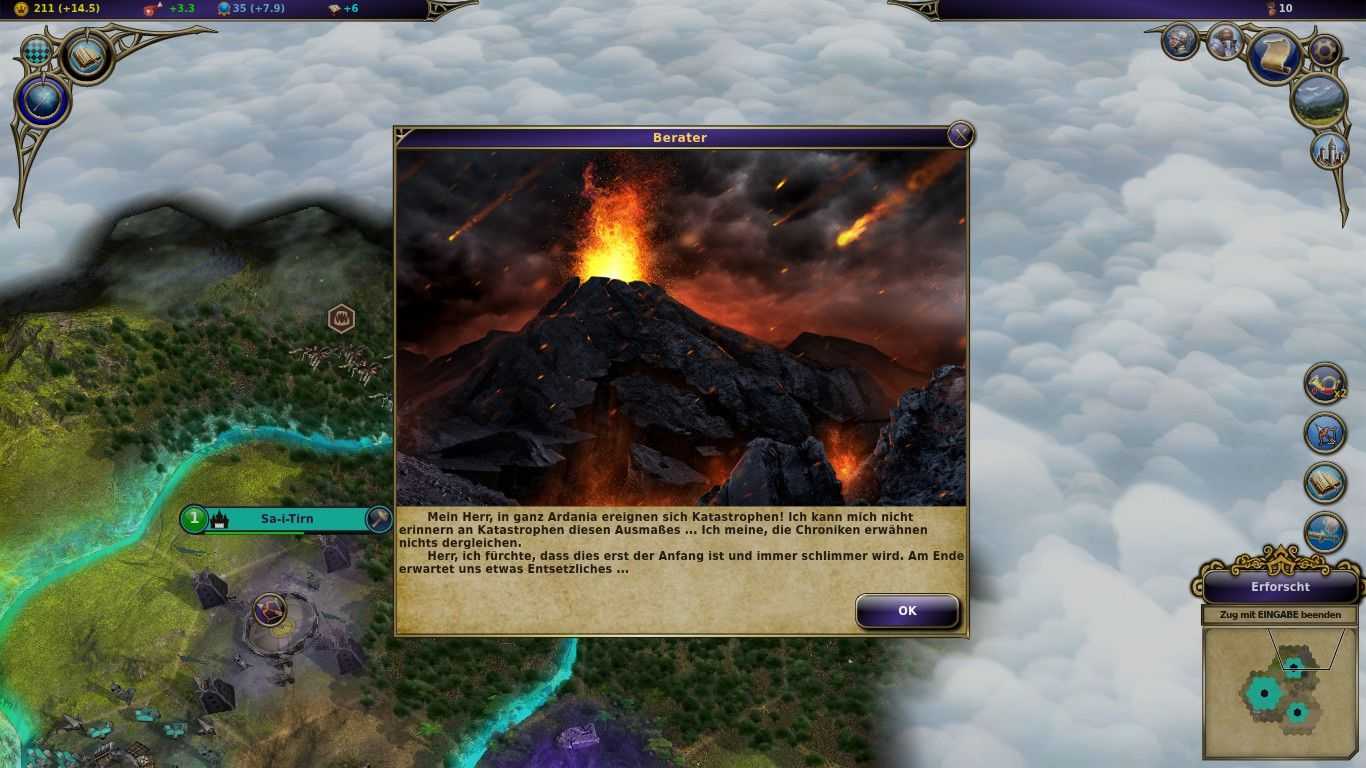Image resolution: width=1366 pixels, height=768 pixels.
Task: Click the horn x2 icon
Action: pos(1325,384)
